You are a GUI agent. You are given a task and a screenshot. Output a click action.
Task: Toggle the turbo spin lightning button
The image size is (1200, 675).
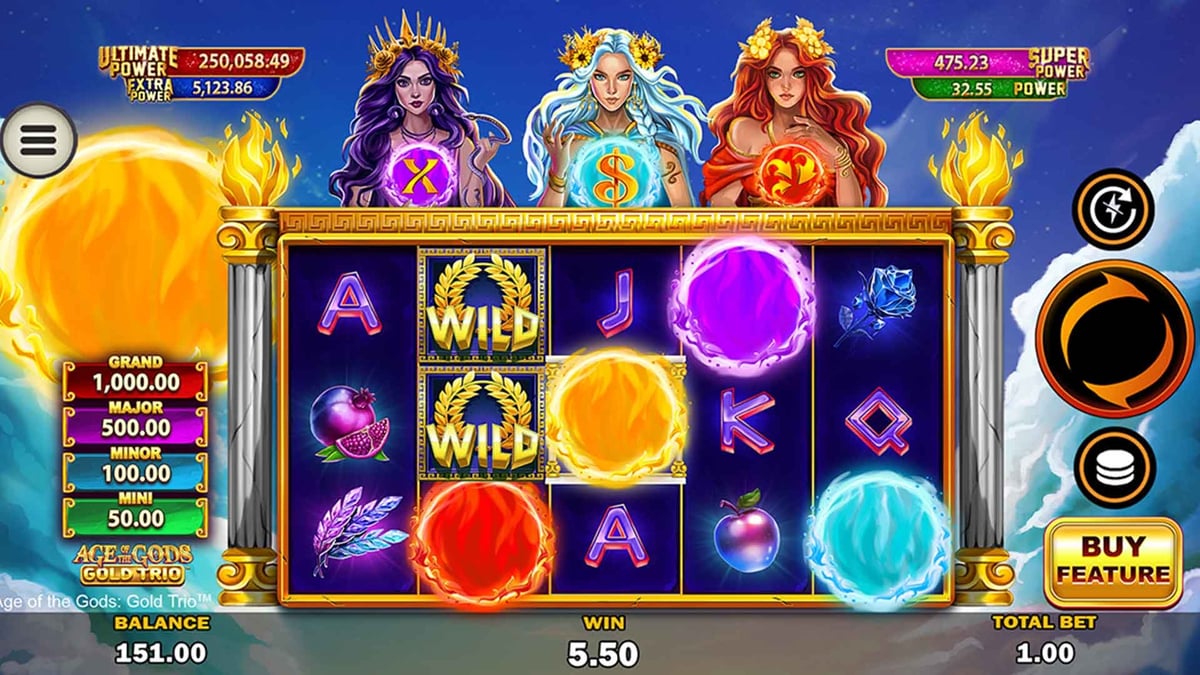tap(1113, 210)
